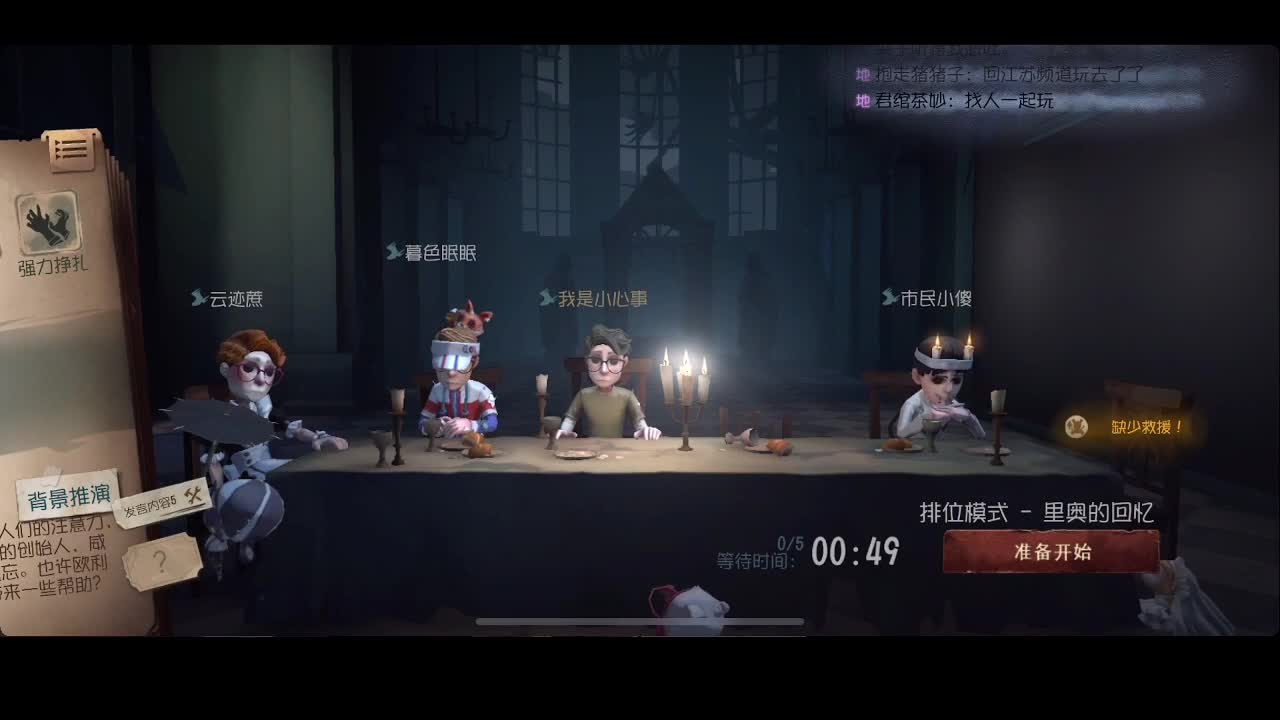The image size is (1280, 720).
Task: Open the 君绾茶妙 chat message
Action: coord(960,99)
